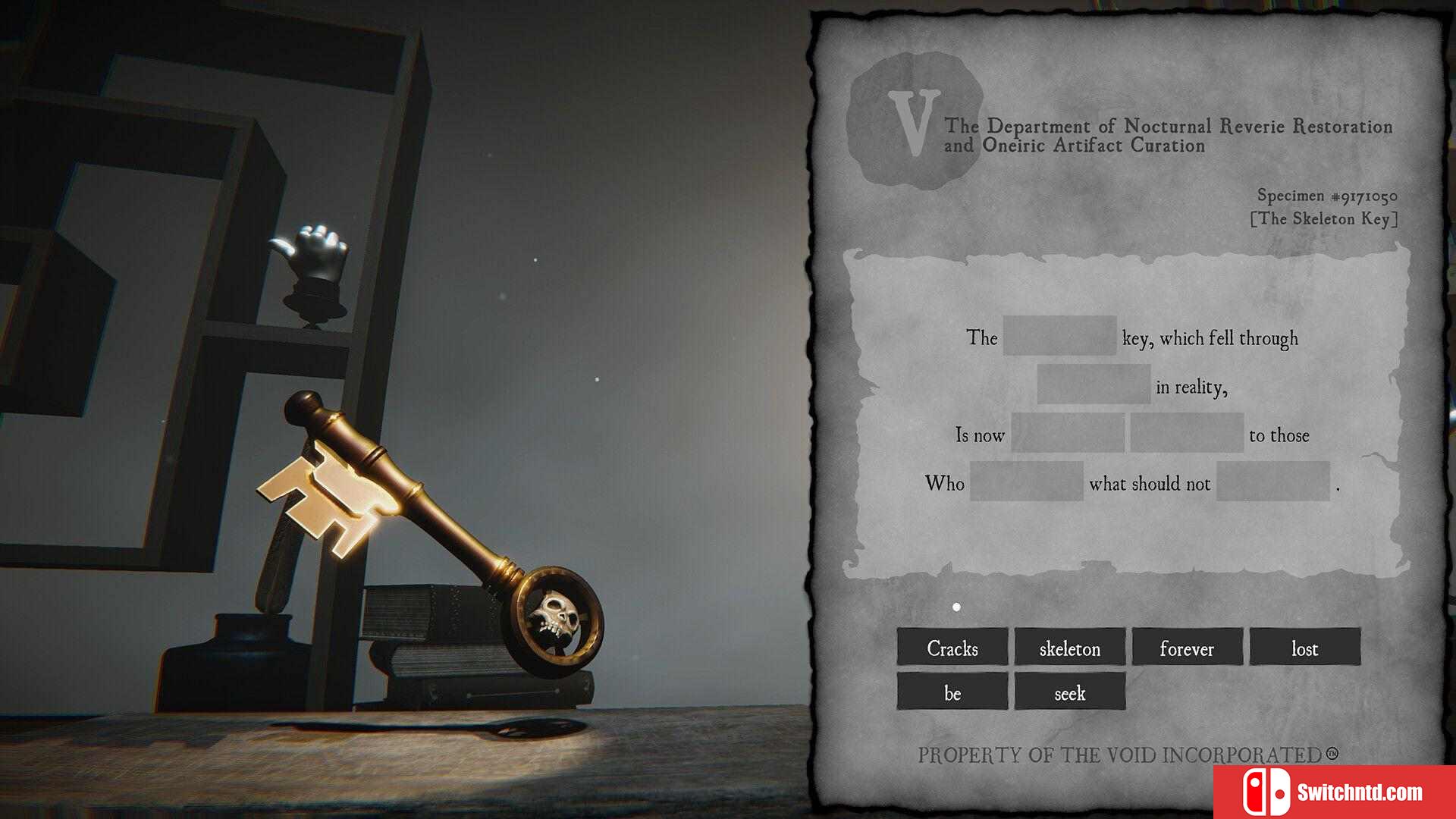Select the blank before 'in reality,'
1456x819 pixels.
1094,384
